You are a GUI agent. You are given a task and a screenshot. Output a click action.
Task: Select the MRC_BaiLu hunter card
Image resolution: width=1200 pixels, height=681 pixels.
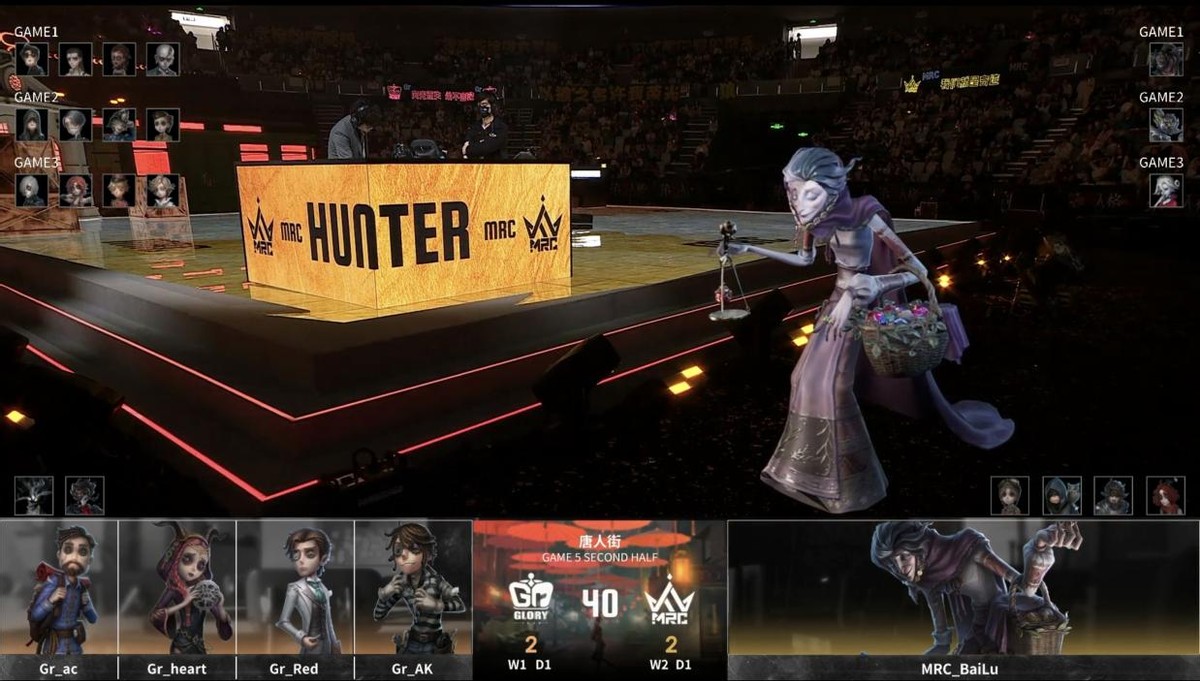(963, 598)
